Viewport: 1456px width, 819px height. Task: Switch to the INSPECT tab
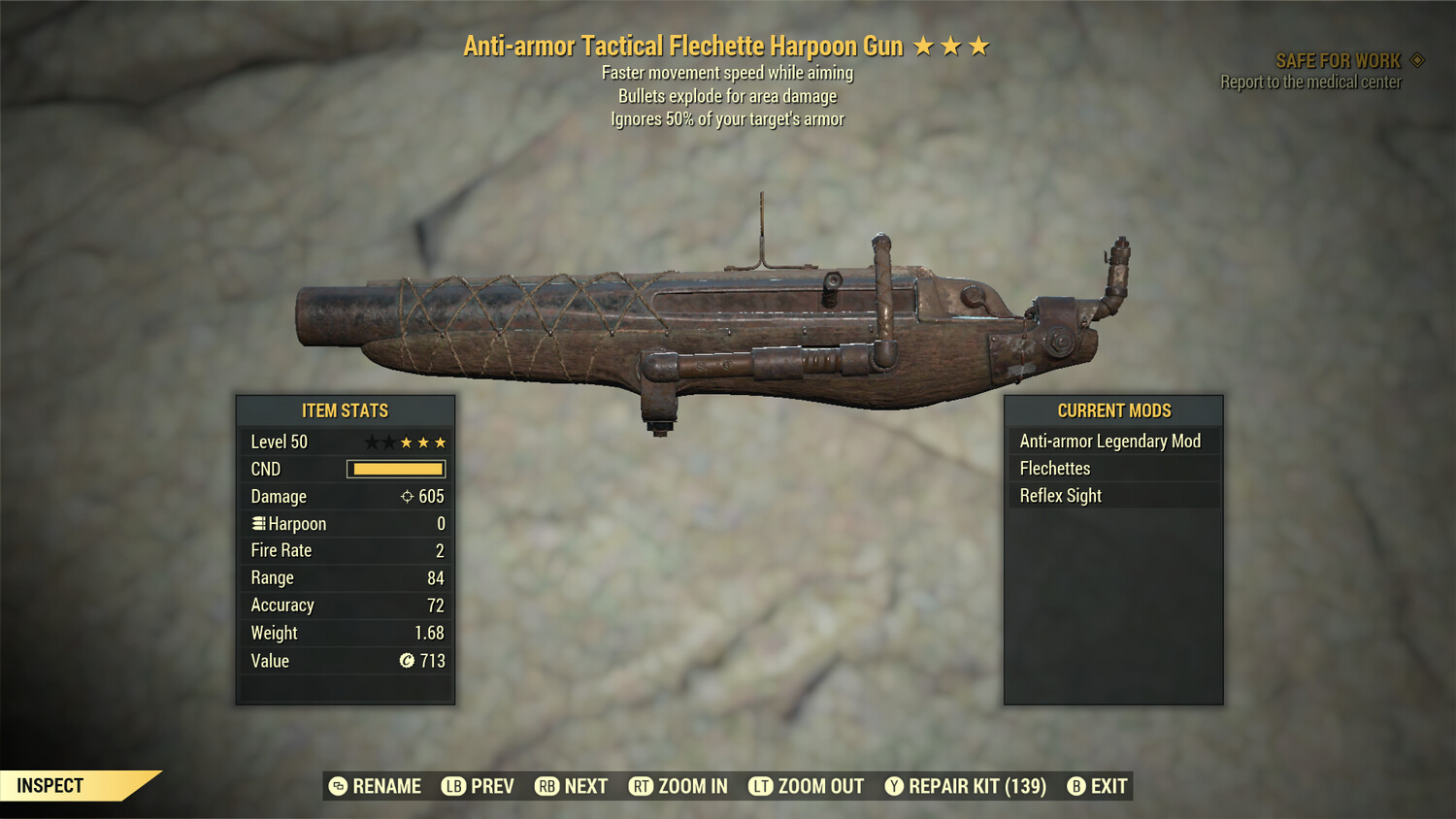click(50, 786)
